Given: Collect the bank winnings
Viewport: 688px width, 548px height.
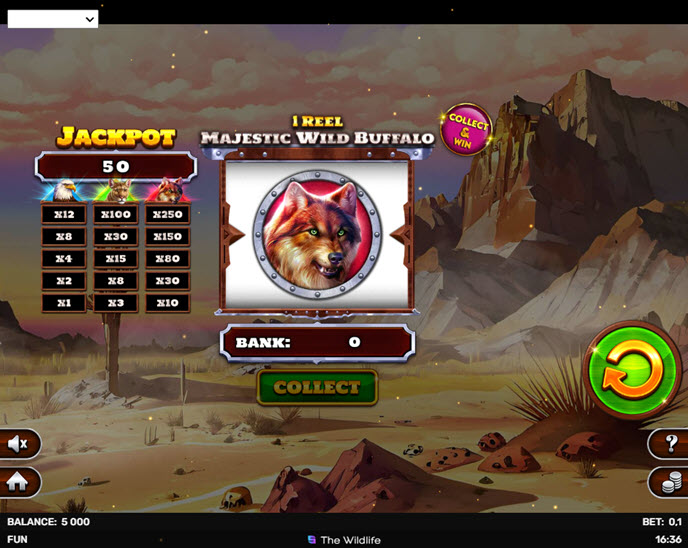Looking at the screenshot, I should pos(317,388).
